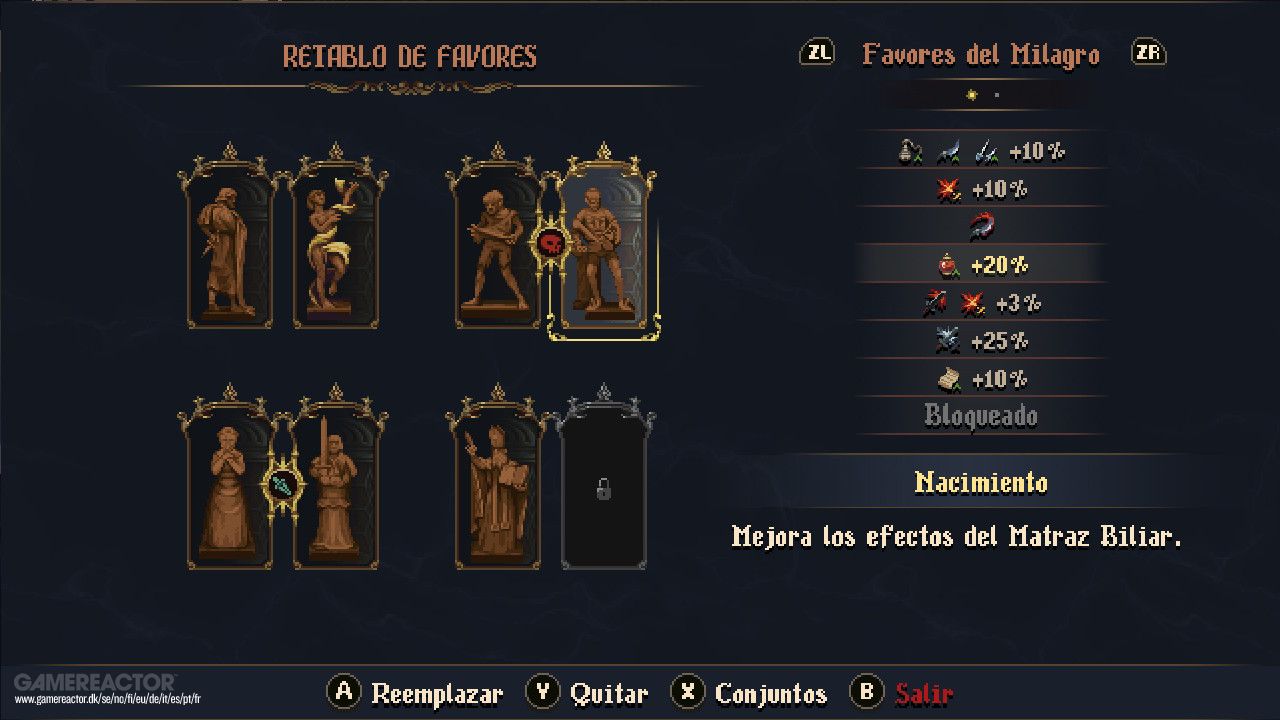The image size is (1280, 720).
Task: Open the ZR category tab
Action: pos(1147,52)
